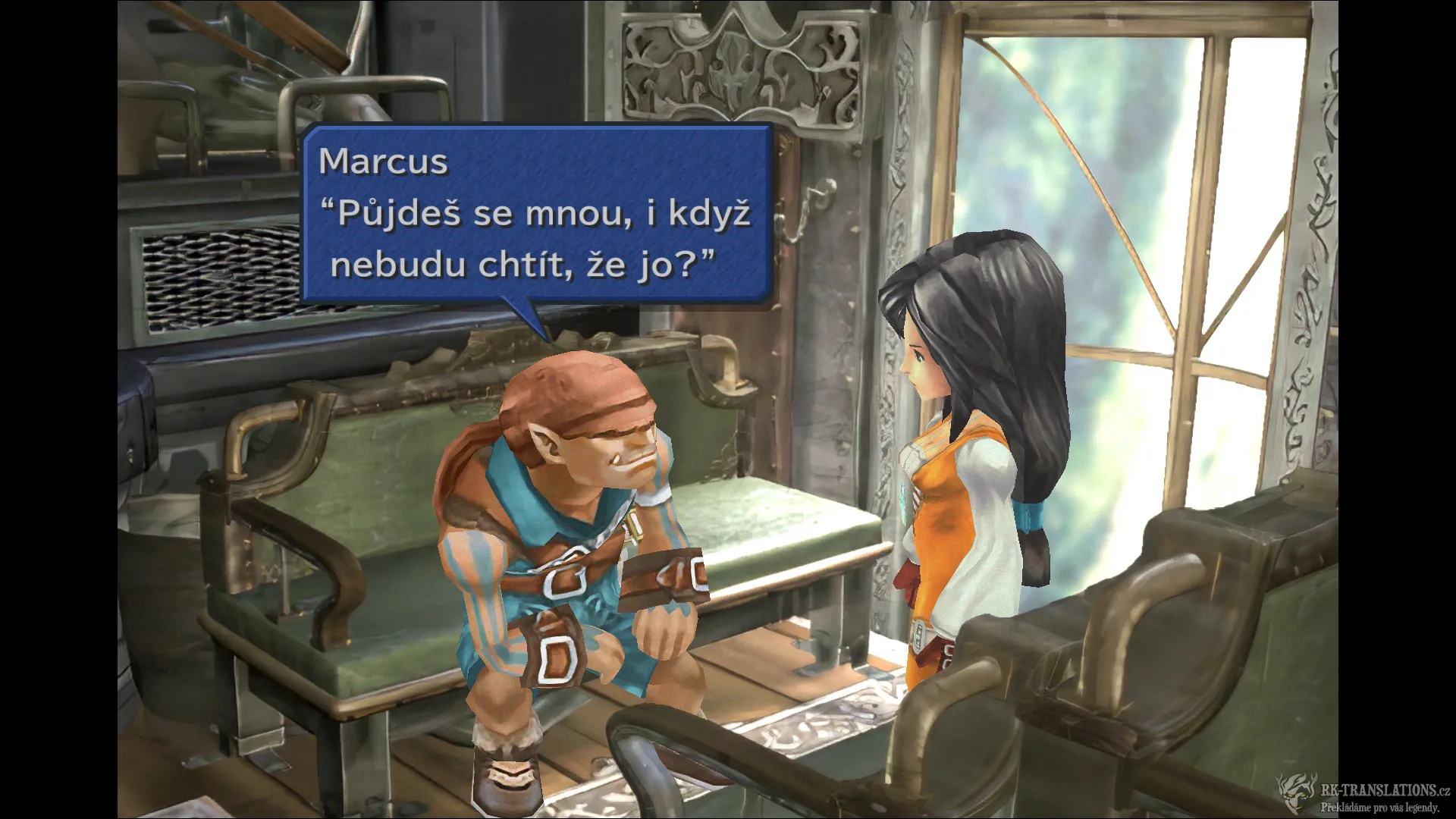Click the RK-TRANSLATIONS fox logo watermark

pyautogui.click(x=1295, y=791)
